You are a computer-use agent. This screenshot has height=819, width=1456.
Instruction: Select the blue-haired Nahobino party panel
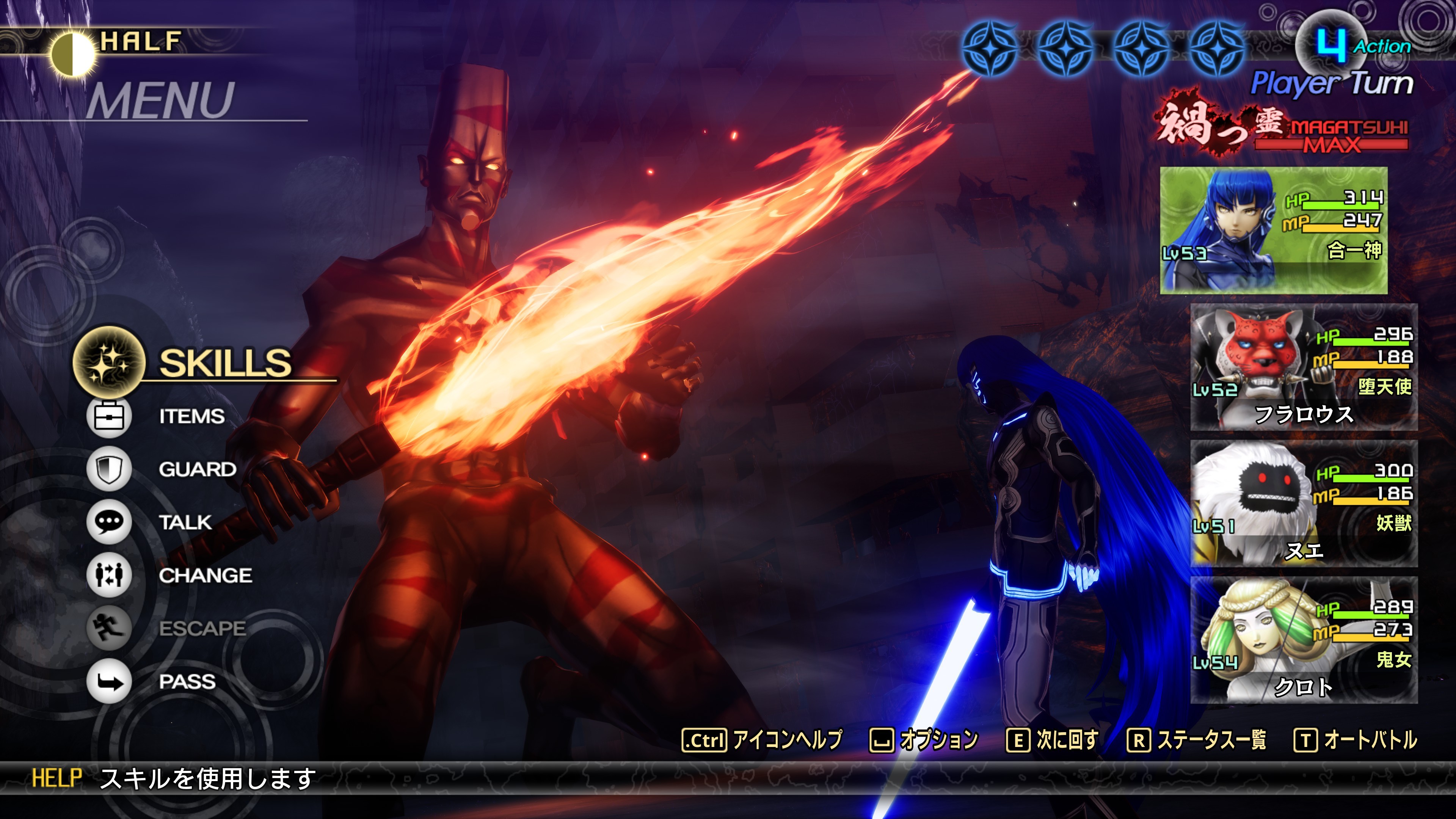click(x=1273, y=230)
